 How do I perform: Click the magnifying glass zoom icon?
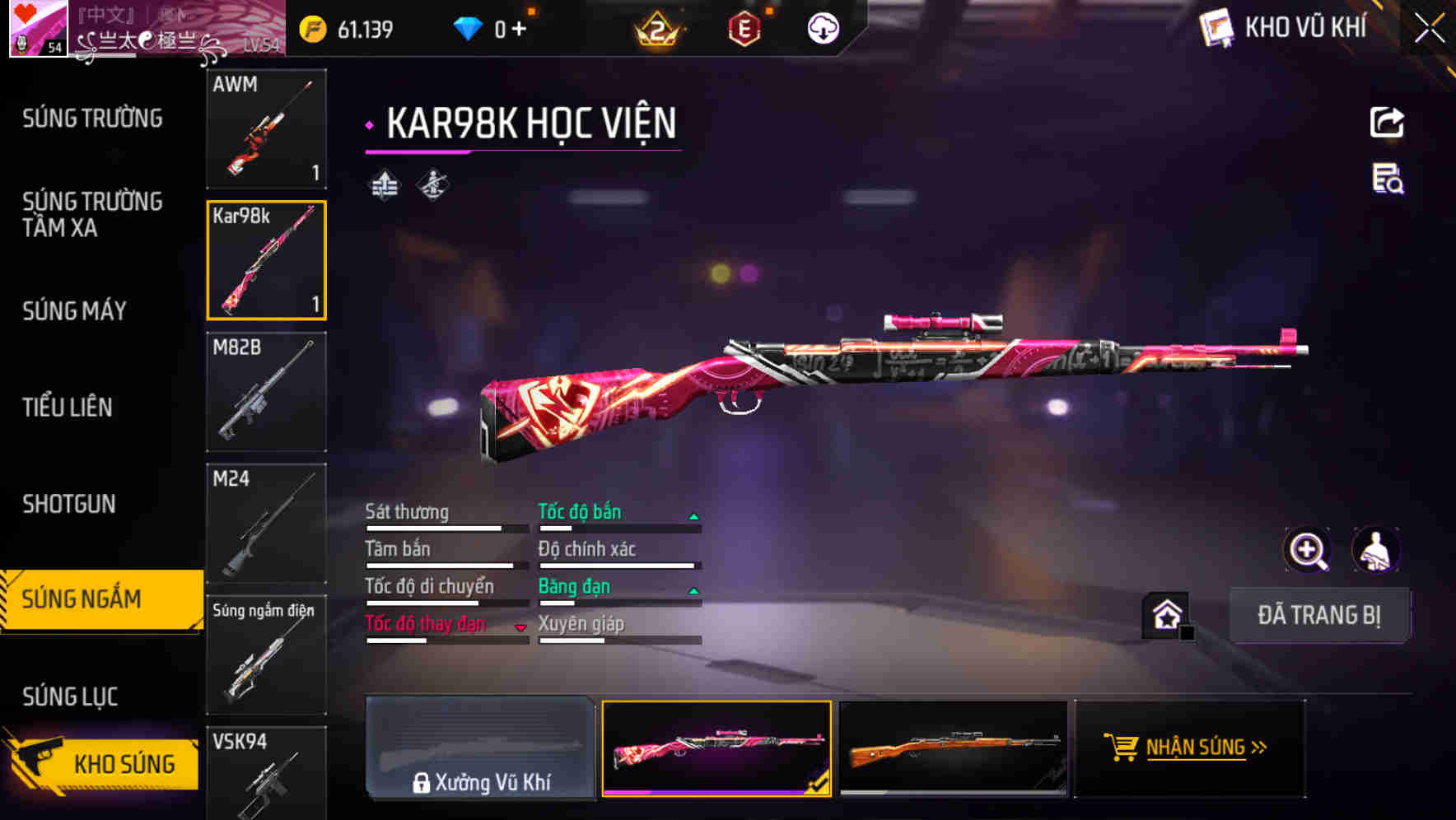[1307, 550]
